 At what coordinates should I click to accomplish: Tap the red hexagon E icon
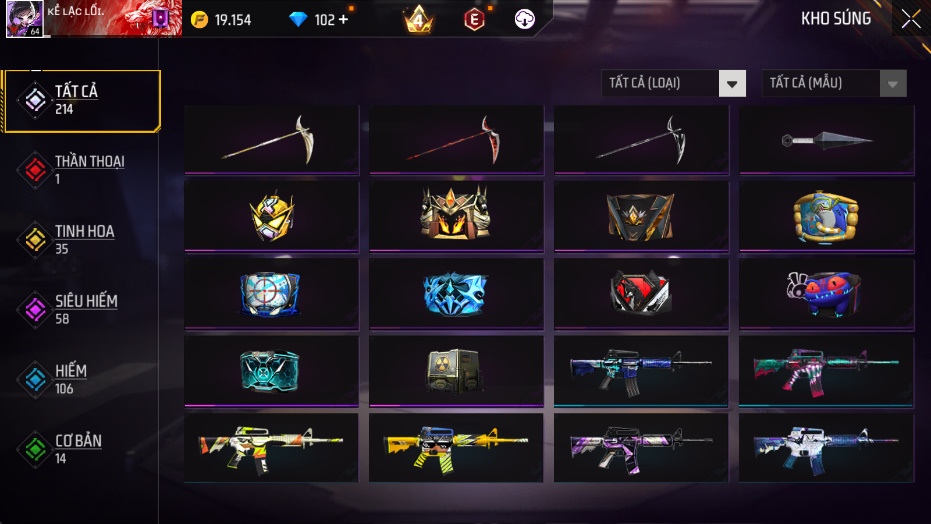474,19
